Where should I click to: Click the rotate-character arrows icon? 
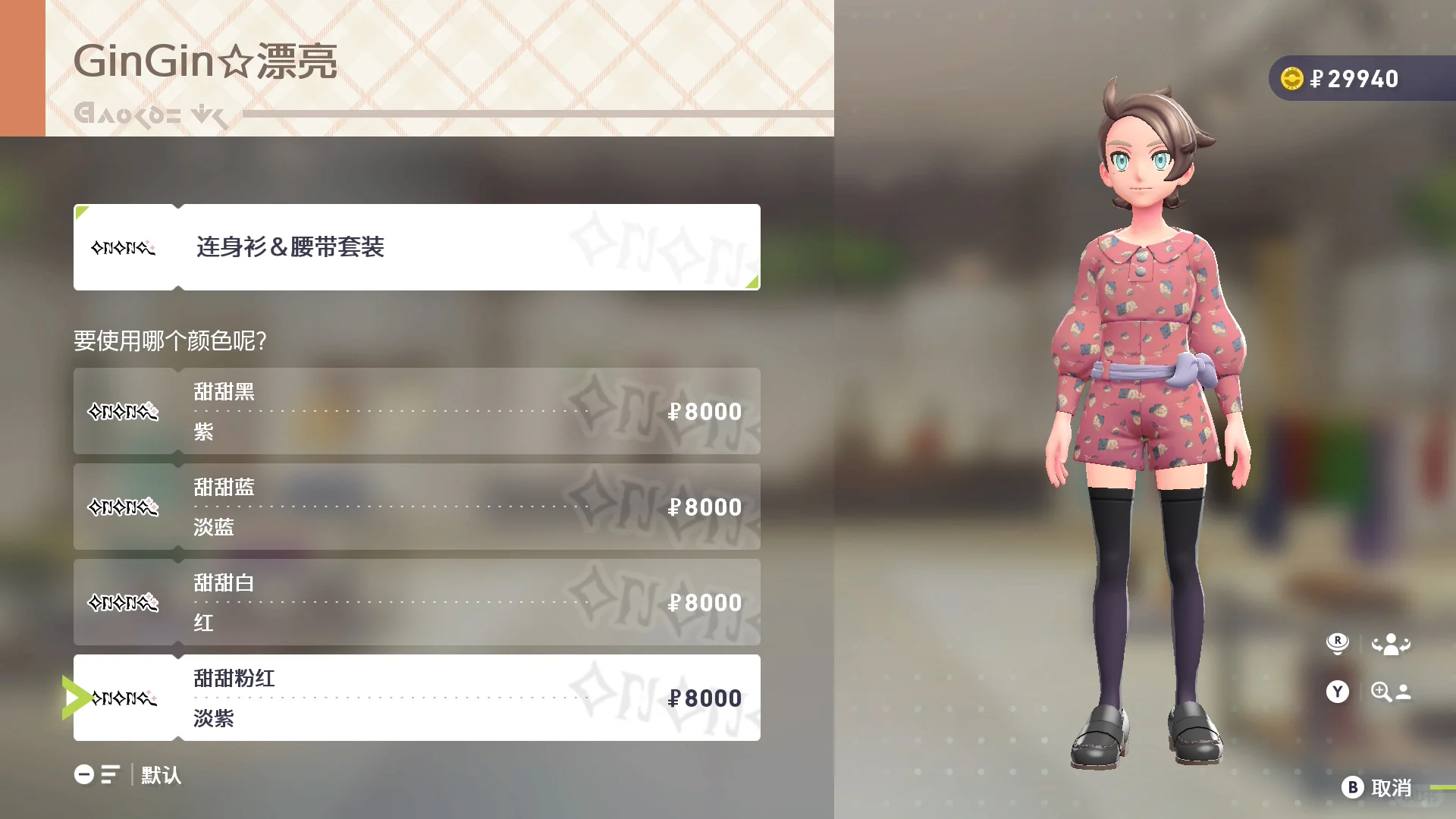pos(1390,643)
